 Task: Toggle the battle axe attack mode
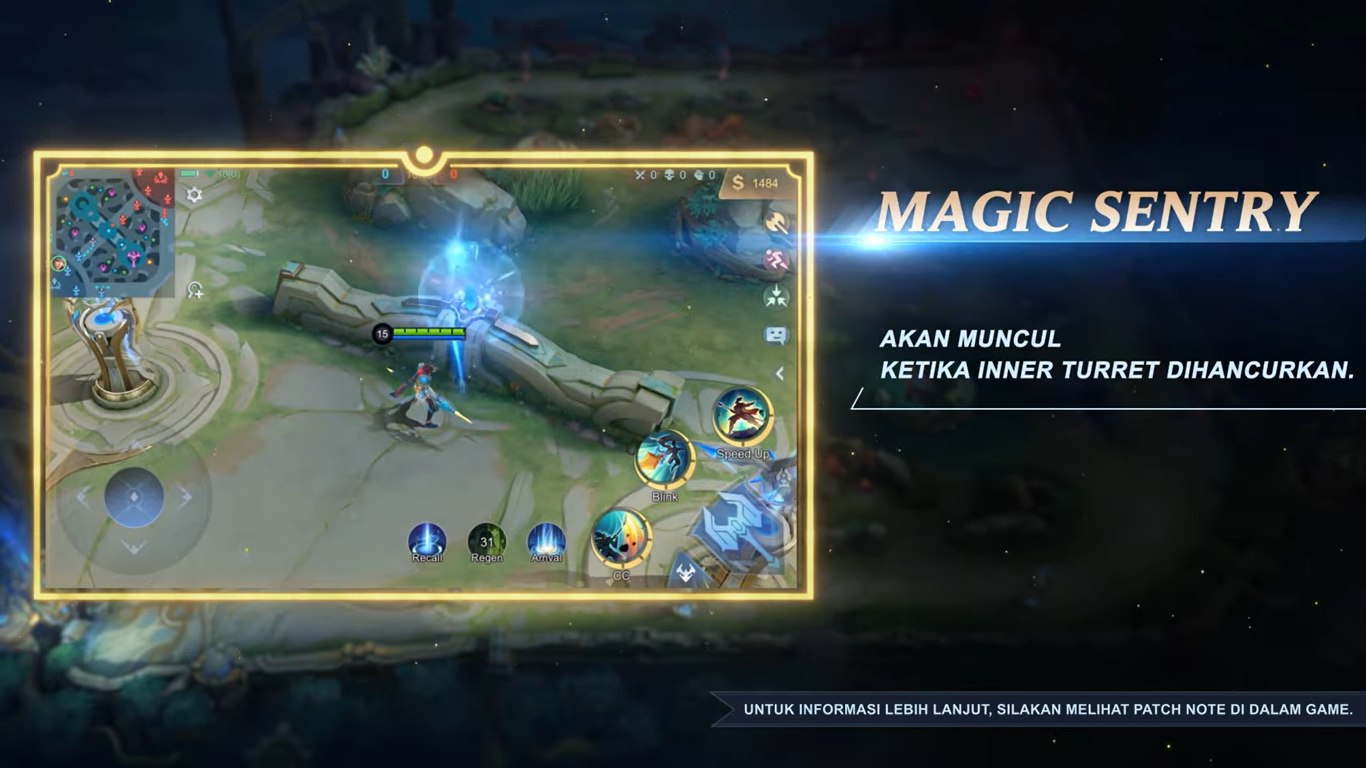pos(775,222)
